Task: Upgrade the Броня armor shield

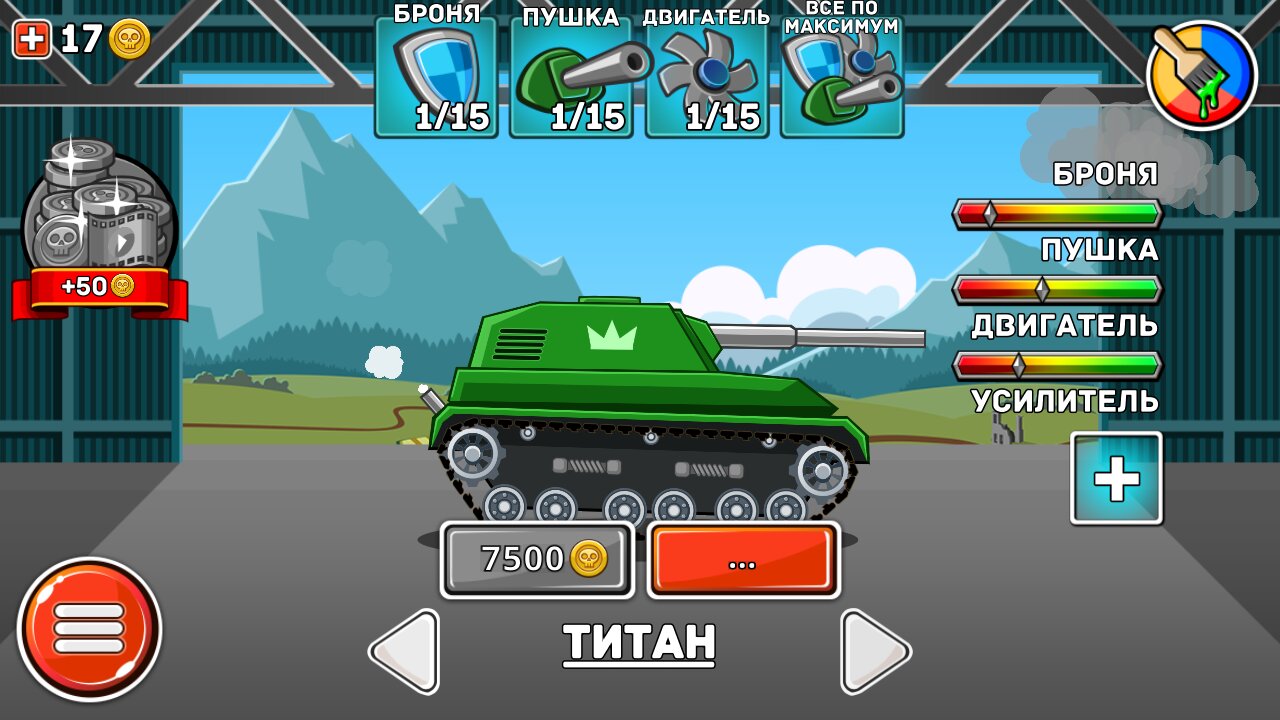Action: [436, 78]
